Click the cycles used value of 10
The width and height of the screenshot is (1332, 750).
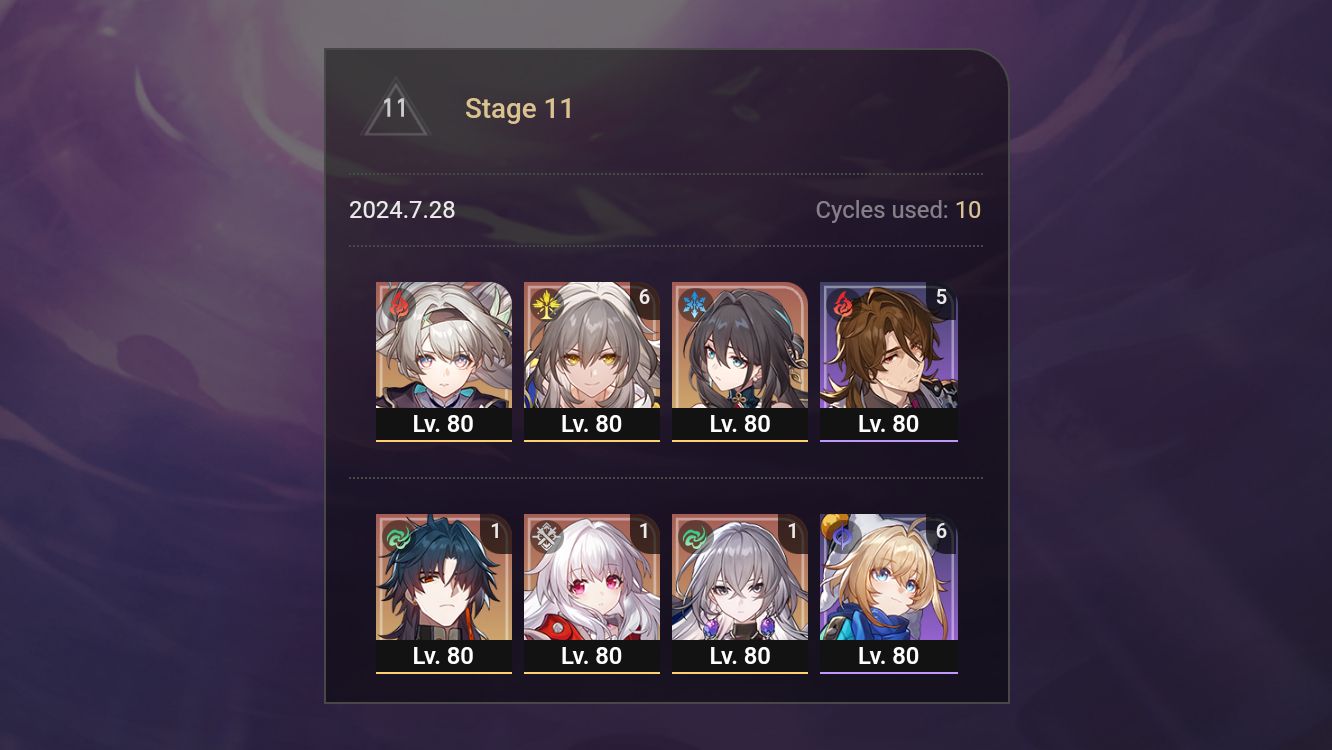[968, 210]
